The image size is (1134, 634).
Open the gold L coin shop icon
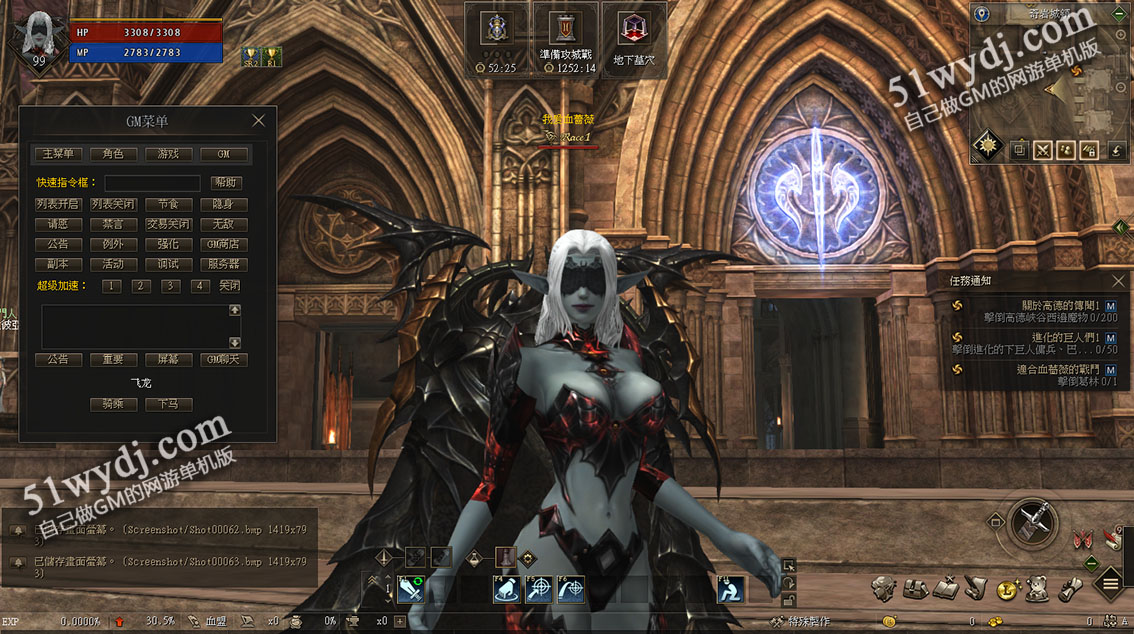pyautogui.click(x=1008, y=588)
